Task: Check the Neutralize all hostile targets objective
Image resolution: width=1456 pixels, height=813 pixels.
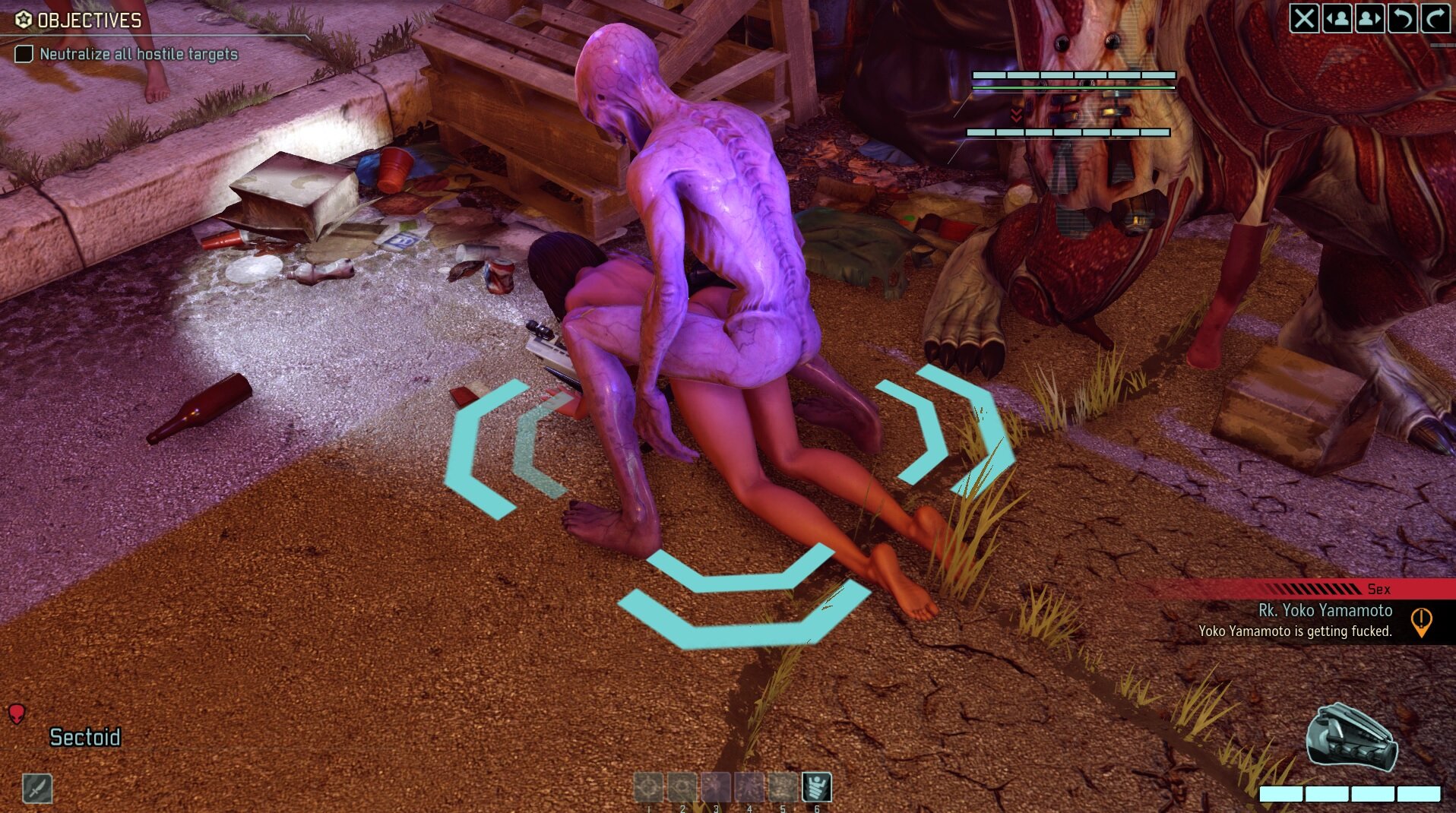Action: (25, 54)
